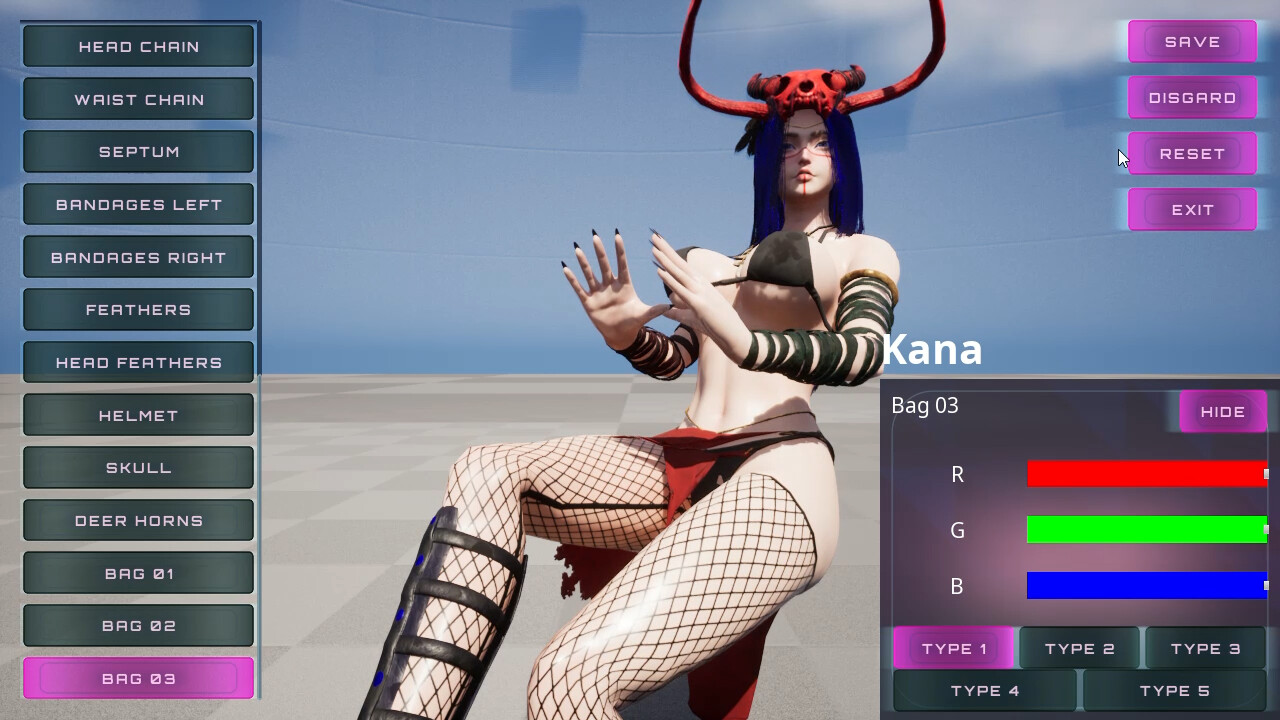1280x720 pixels.
Task: Select the Skull accessory
Action: (x=138, y=468)
